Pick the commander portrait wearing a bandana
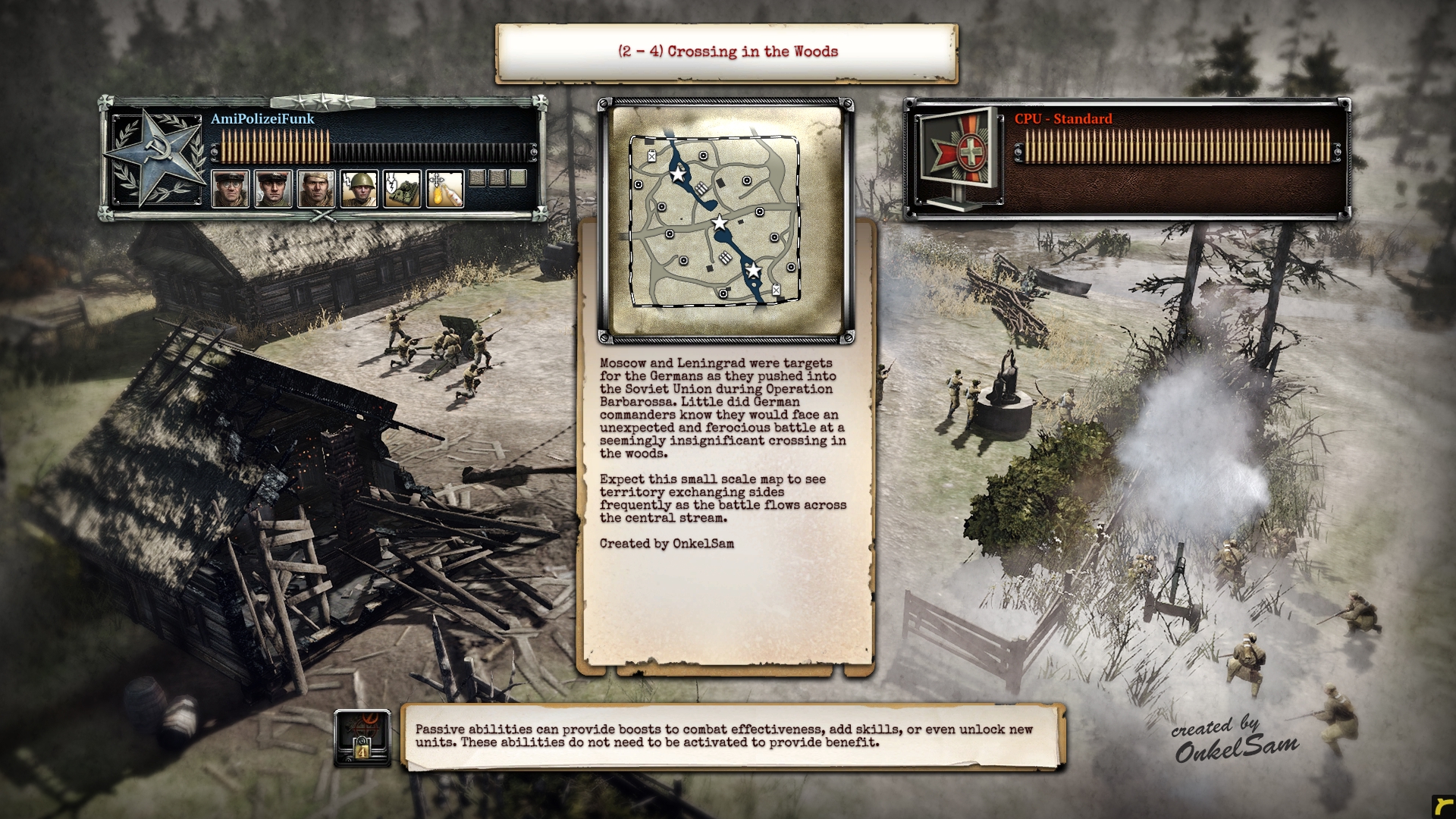This screenshot has width=1456, height=819. click(x=315, y=188)
